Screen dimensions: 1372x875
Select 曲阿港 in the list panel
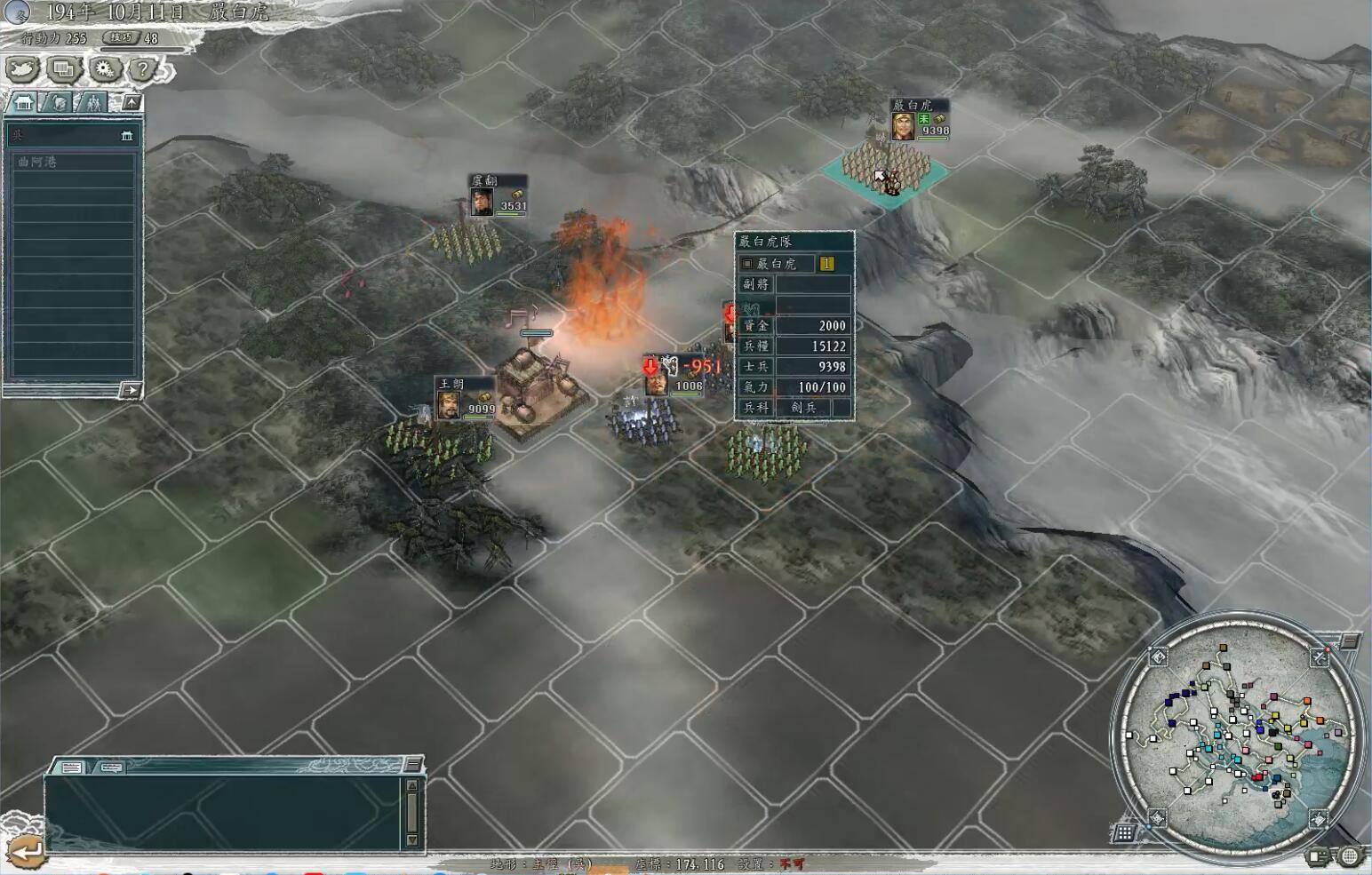click(74, 163)
